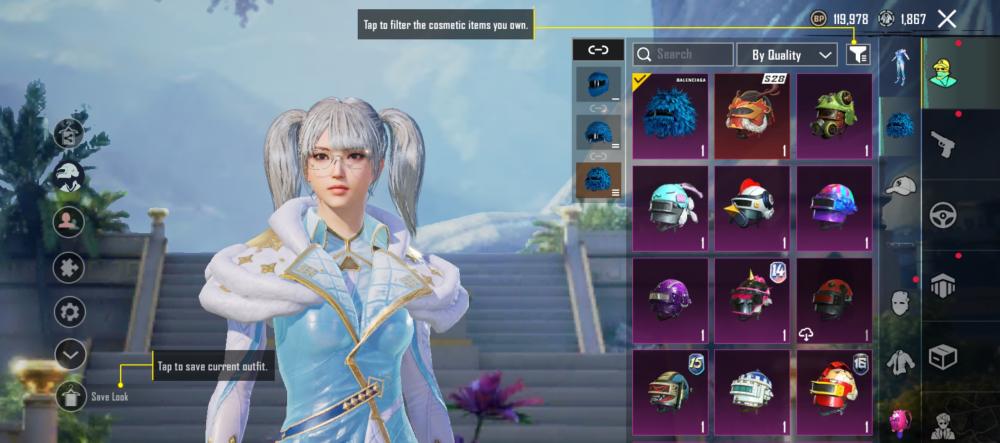Toggle the owned-items filter funnel

(x=858, y=55)
